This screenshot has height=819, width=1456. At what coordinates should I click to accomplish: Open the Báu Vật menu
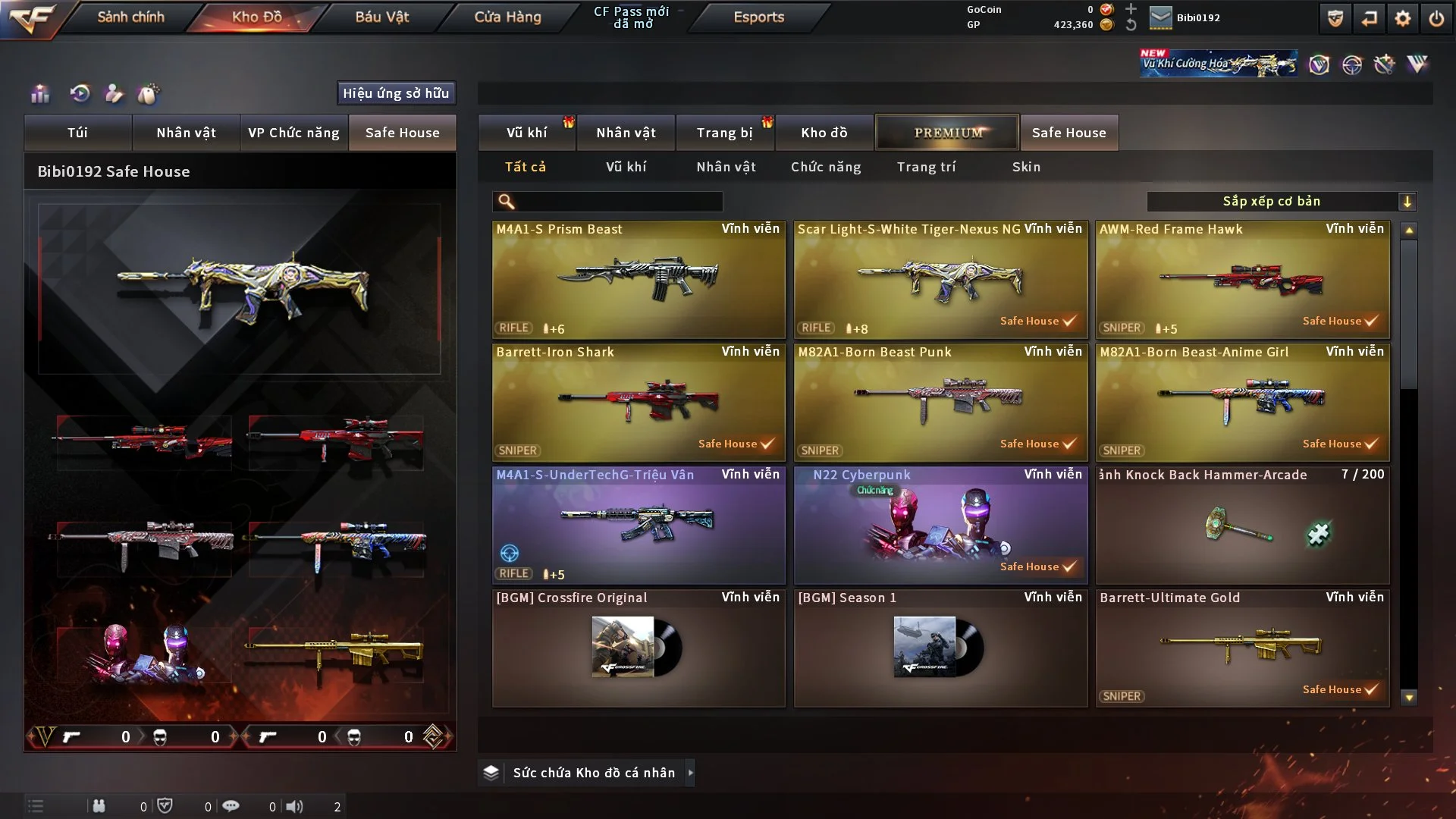coord(381,17)
